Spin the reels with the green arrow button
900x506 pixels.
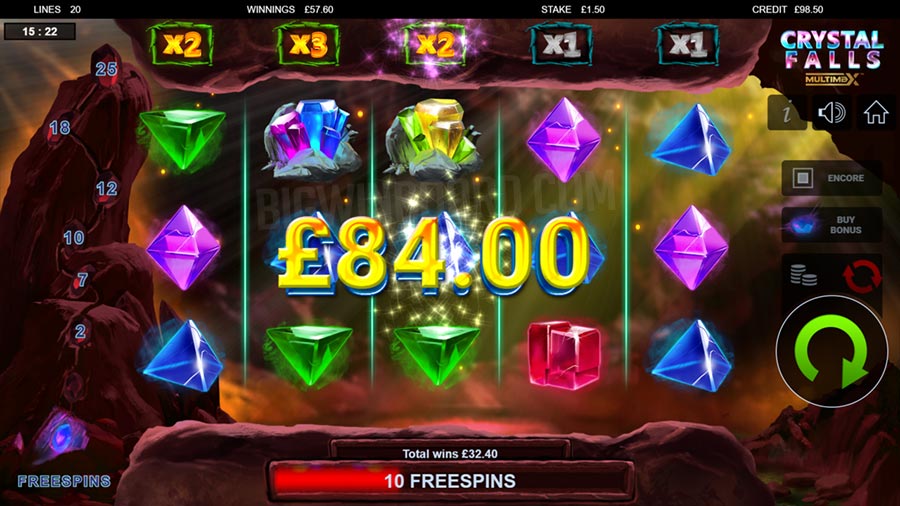832,351
